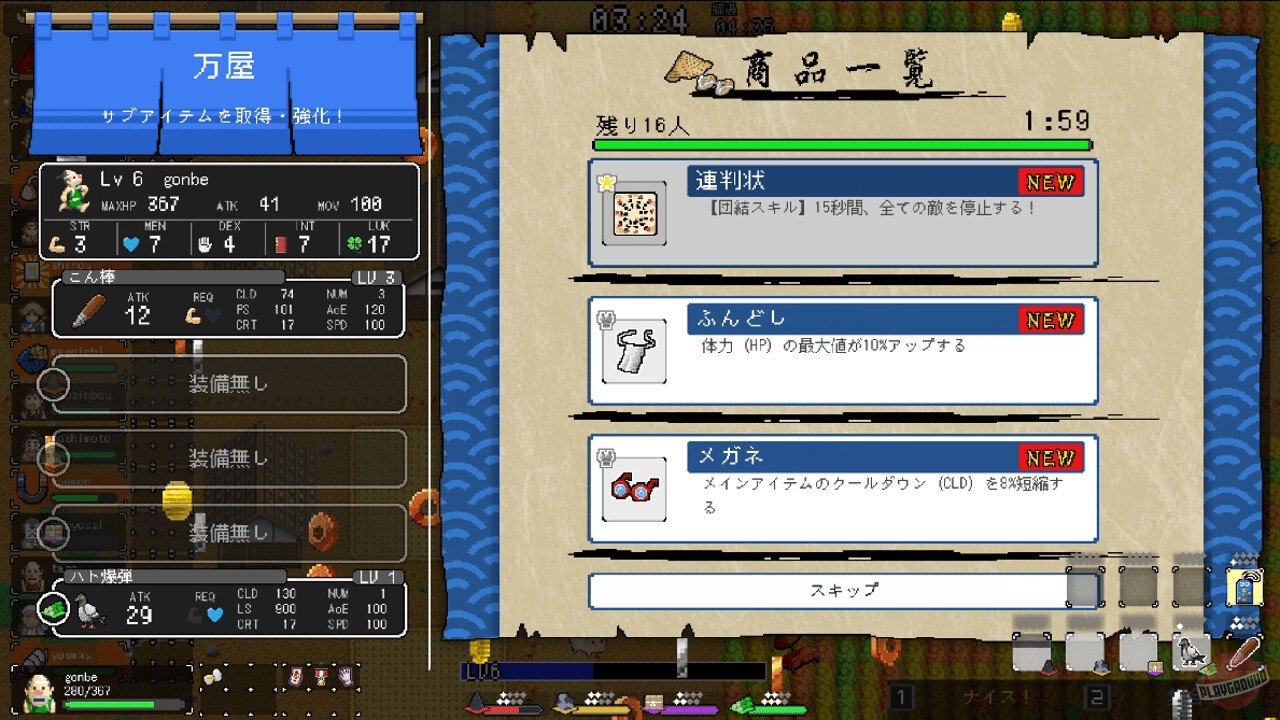Click the red メガネ glasses item icon
This screenshot has height=720, width=1280.
tap(633, 489)
